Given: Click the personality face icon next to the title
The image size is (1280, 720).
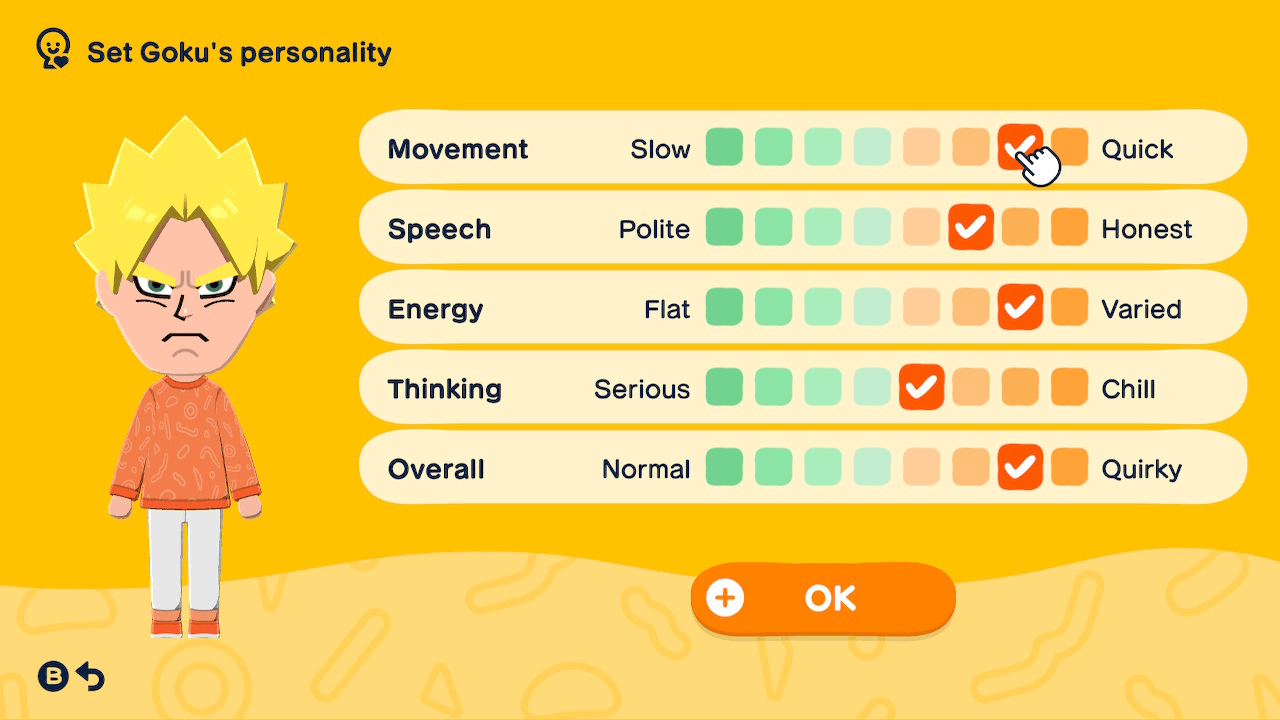Looking at the screenshot, I should [x=52, y=47].
